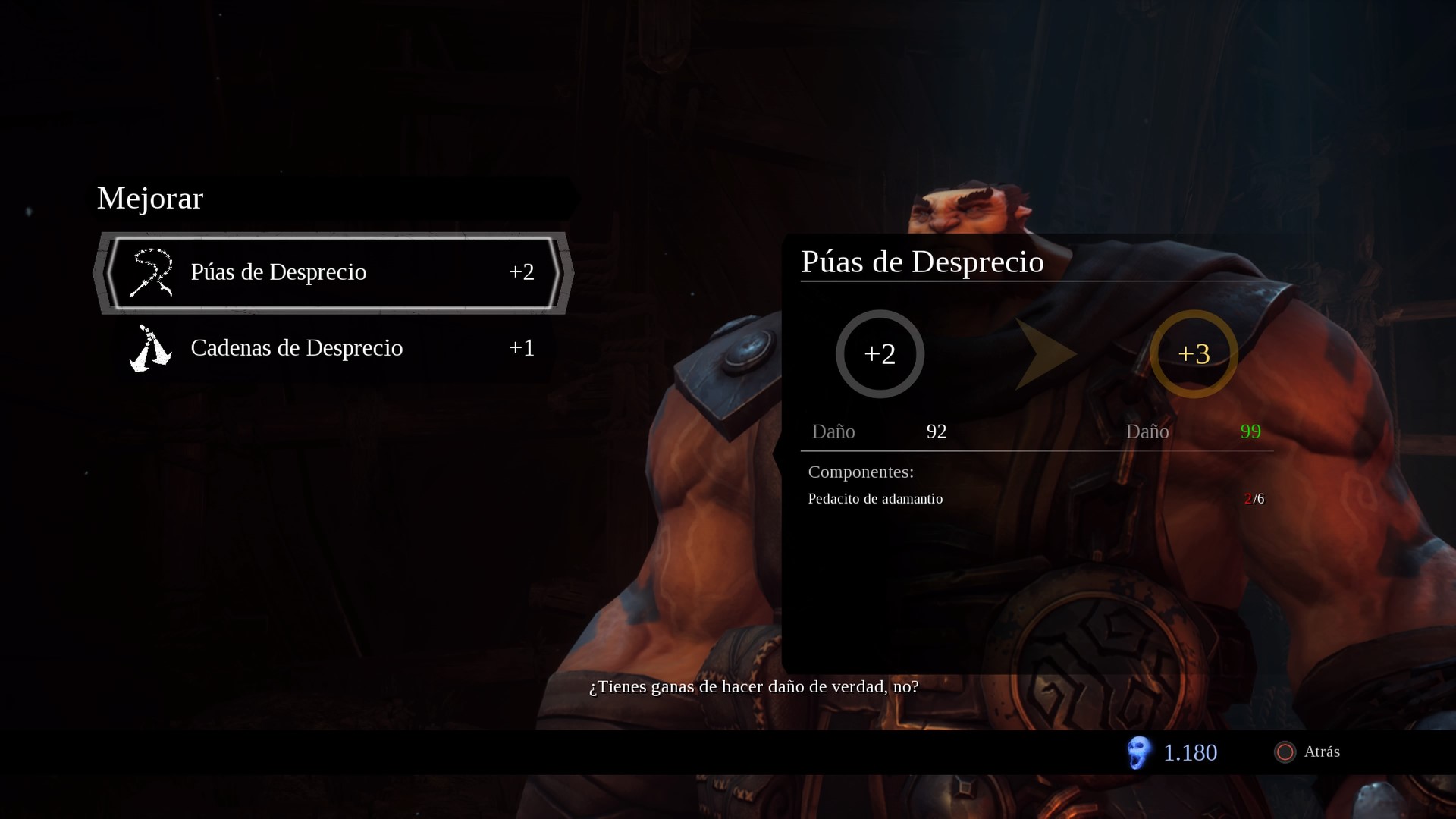Choose Cadenas de Desprecio from the list
1456x819 pixels.
(x=334, y=348)
